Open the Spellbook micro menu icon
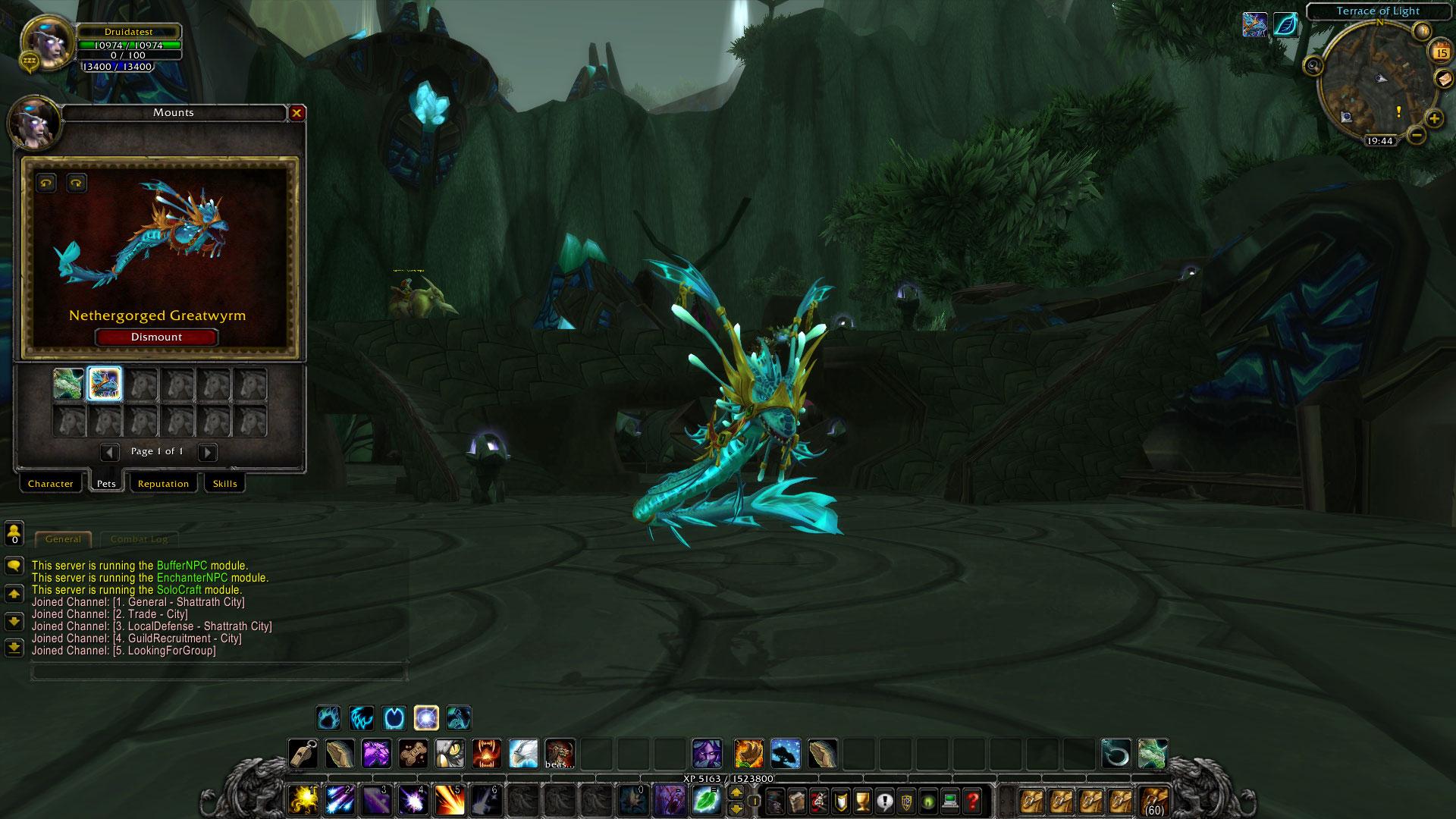 (x=795, y=800)
